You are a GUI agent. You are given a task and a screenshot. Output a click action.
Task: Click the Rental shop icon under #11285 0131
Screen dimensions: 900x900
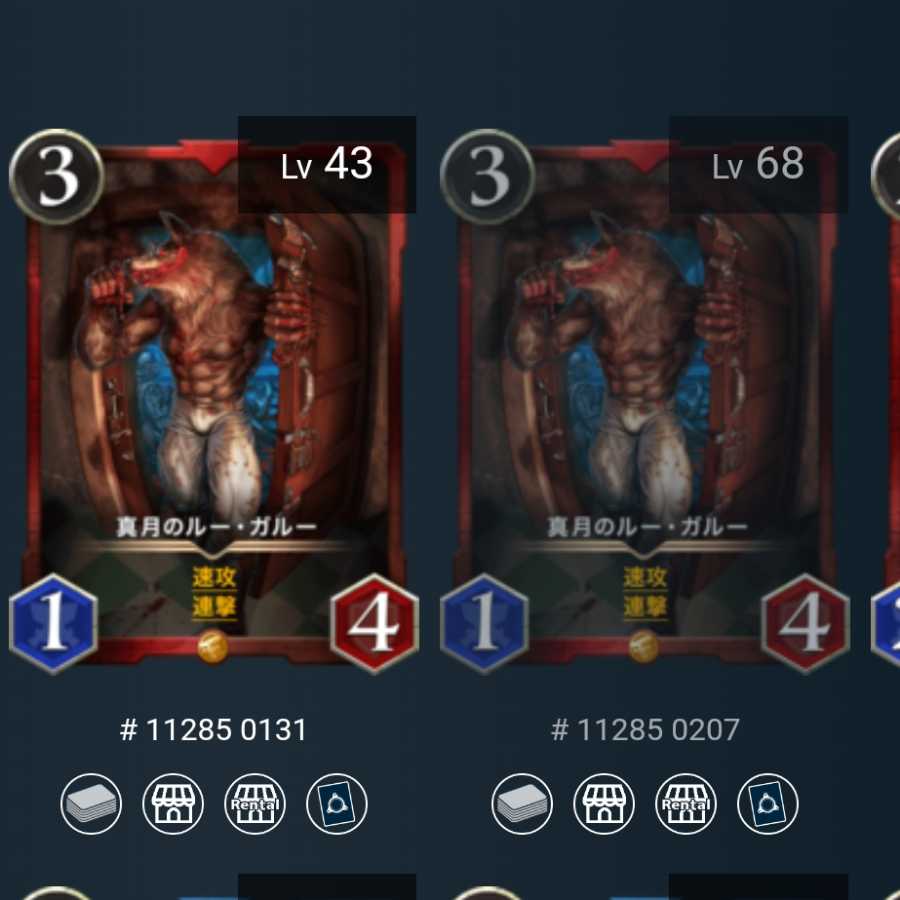tap(255, 804)
